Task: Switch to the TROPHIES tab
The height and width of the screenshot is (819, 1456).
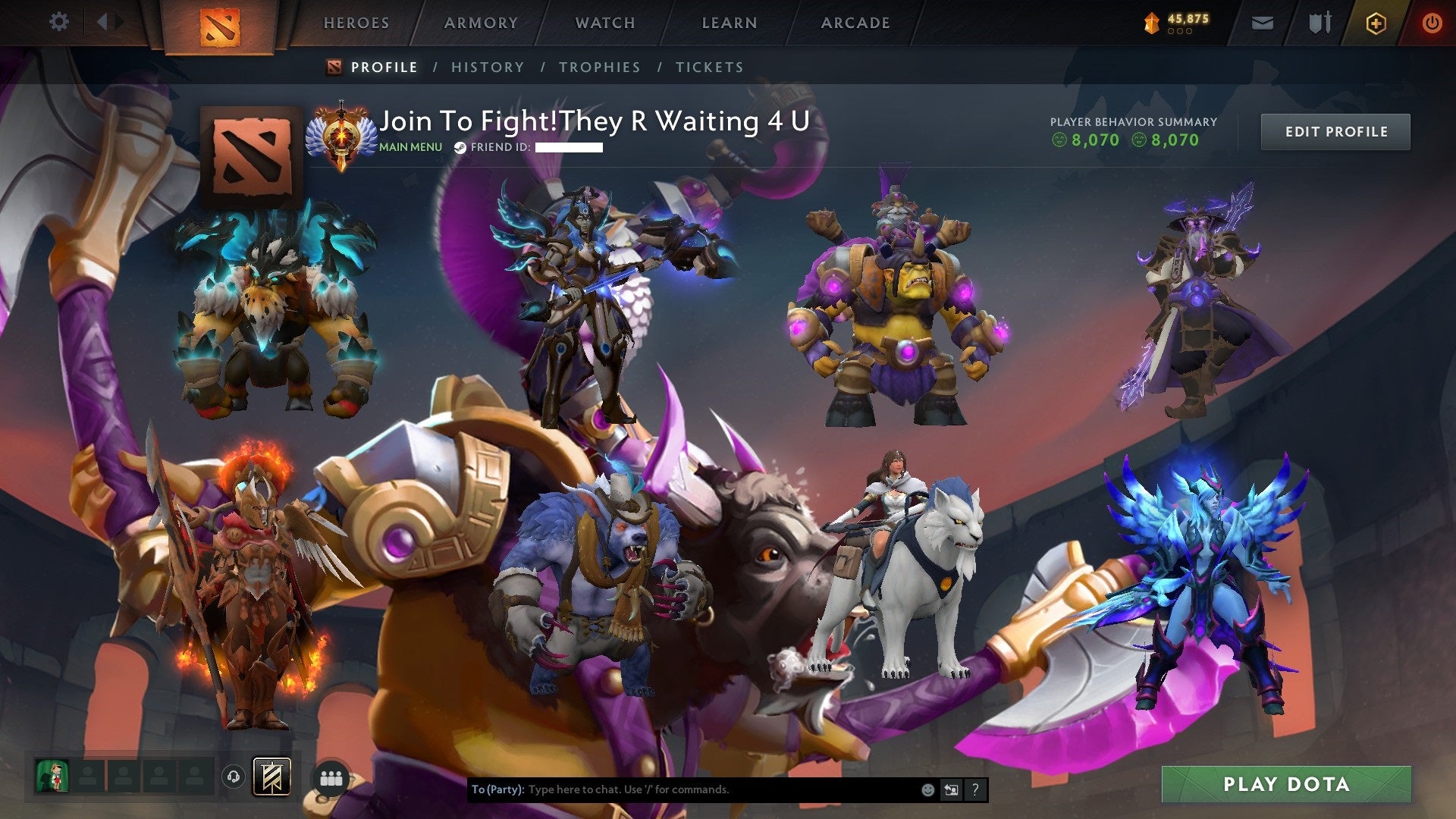Action: point(600,67)
